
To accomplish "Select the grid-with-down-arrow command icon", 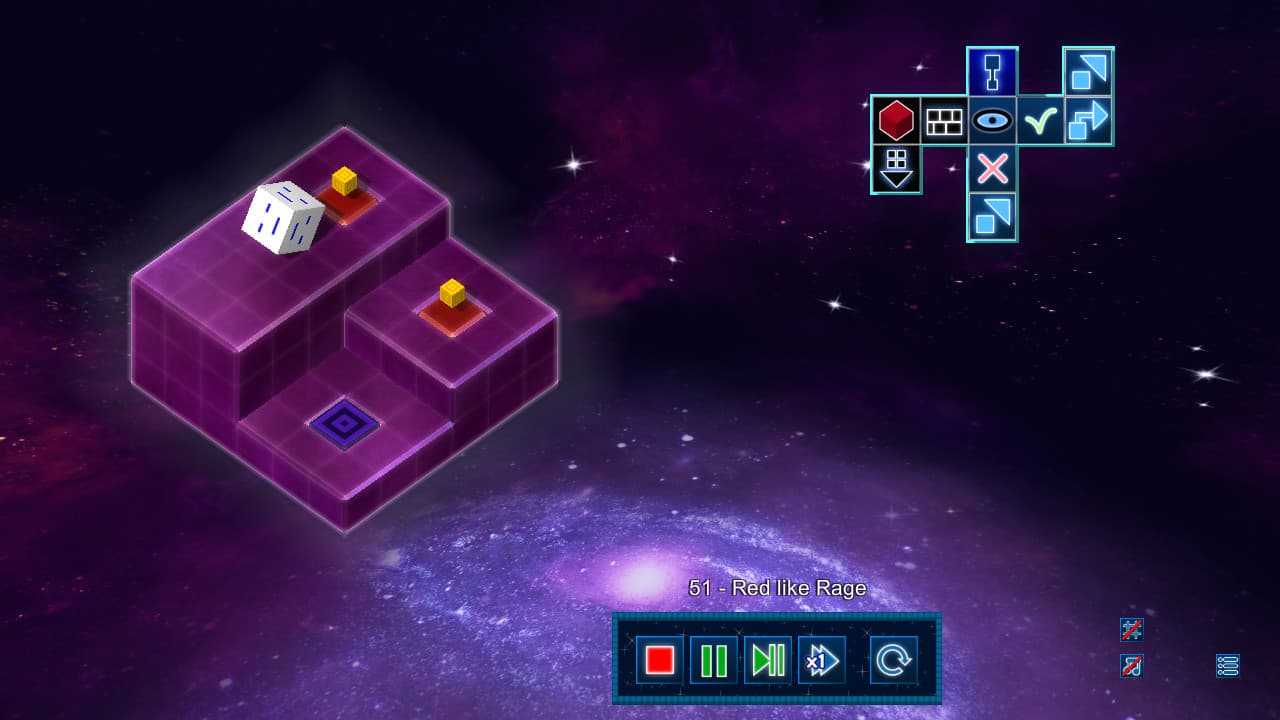I will point(895,170).
